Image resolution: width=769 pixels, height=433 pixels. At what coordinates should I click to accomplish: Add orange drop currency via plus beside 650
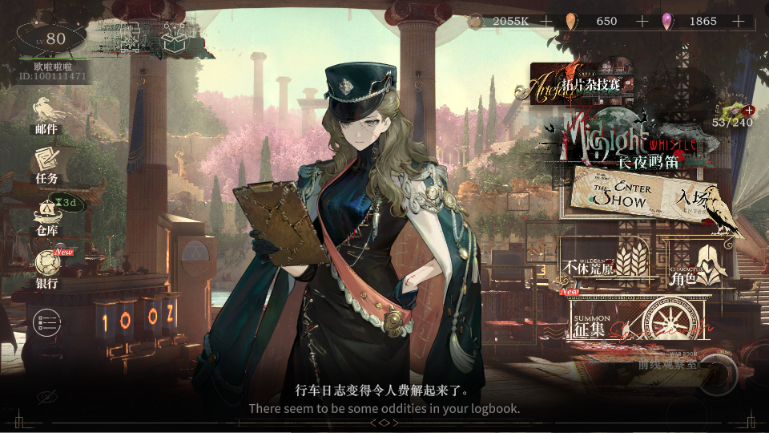641,21
